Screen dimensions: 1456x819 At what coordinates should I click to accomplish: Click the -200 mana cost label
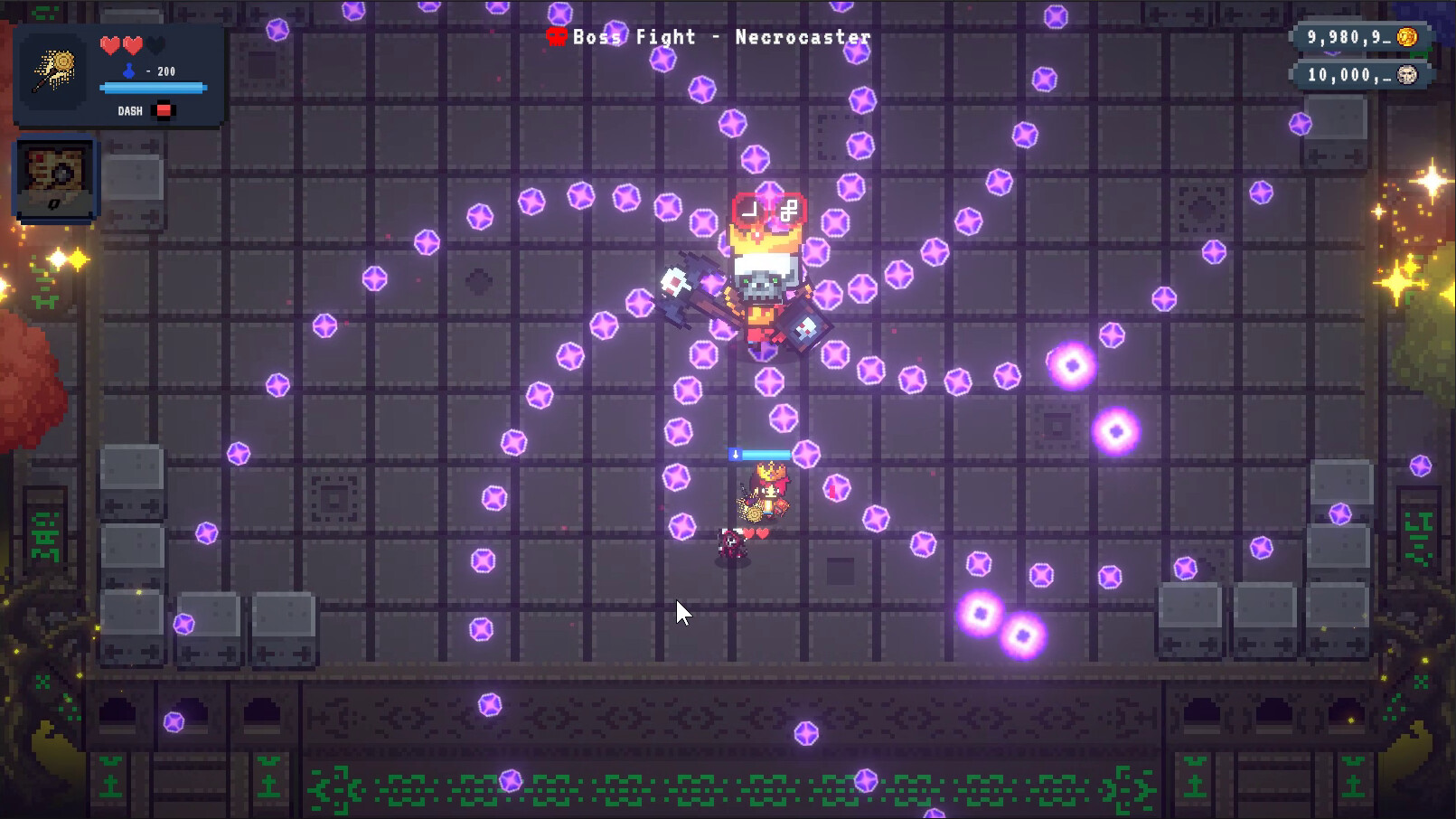pos(159,71)
